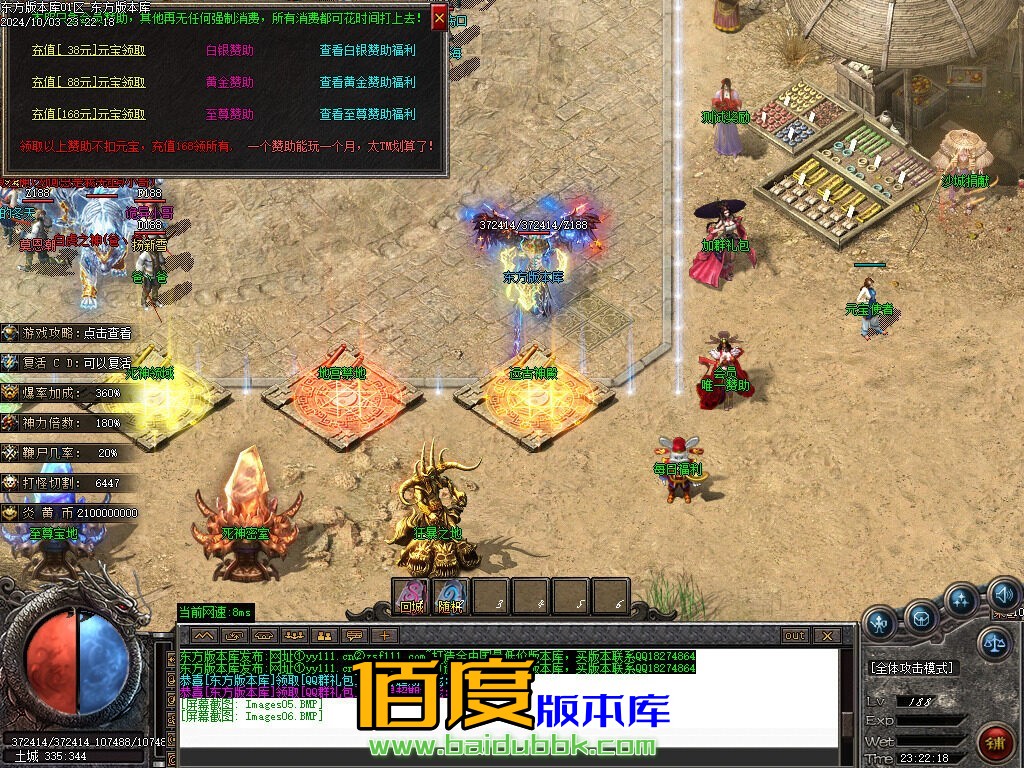Click the chat panel 'out' button
Image resolution: width=1024 pixels, height=768 pixels.
coord(794,635)
